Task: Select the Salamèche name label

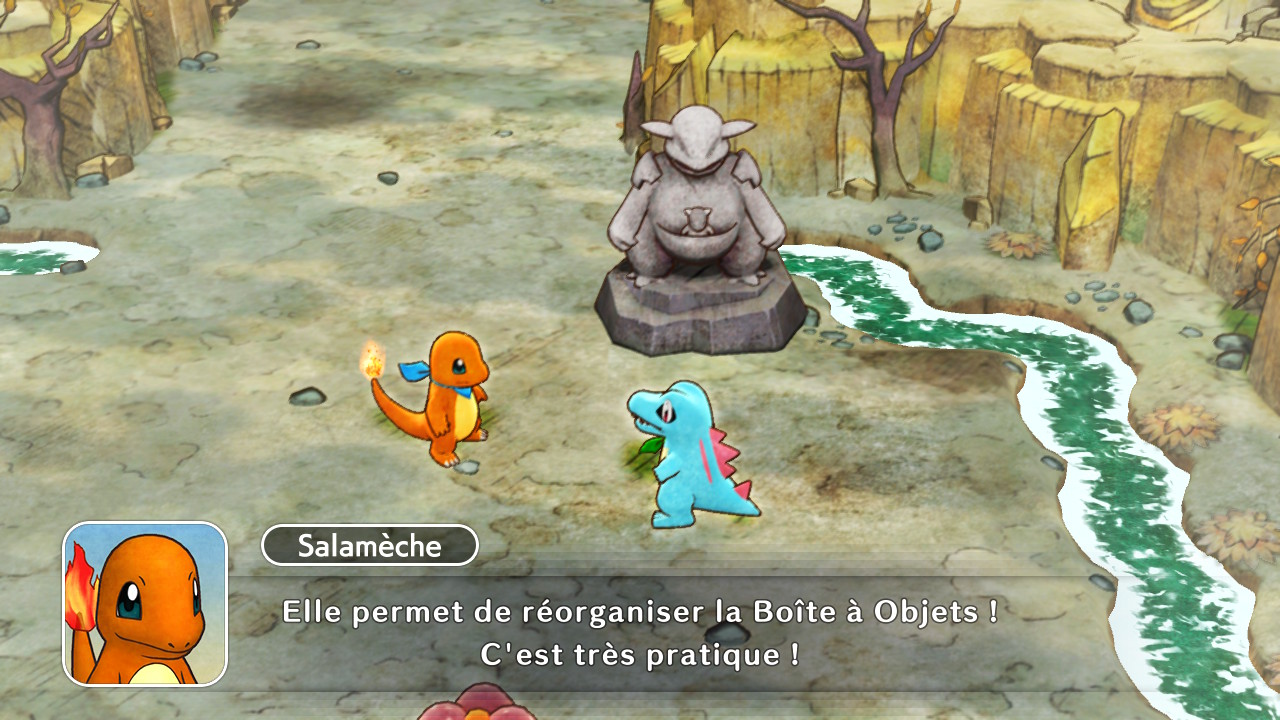Action: (x=369, y=546)
